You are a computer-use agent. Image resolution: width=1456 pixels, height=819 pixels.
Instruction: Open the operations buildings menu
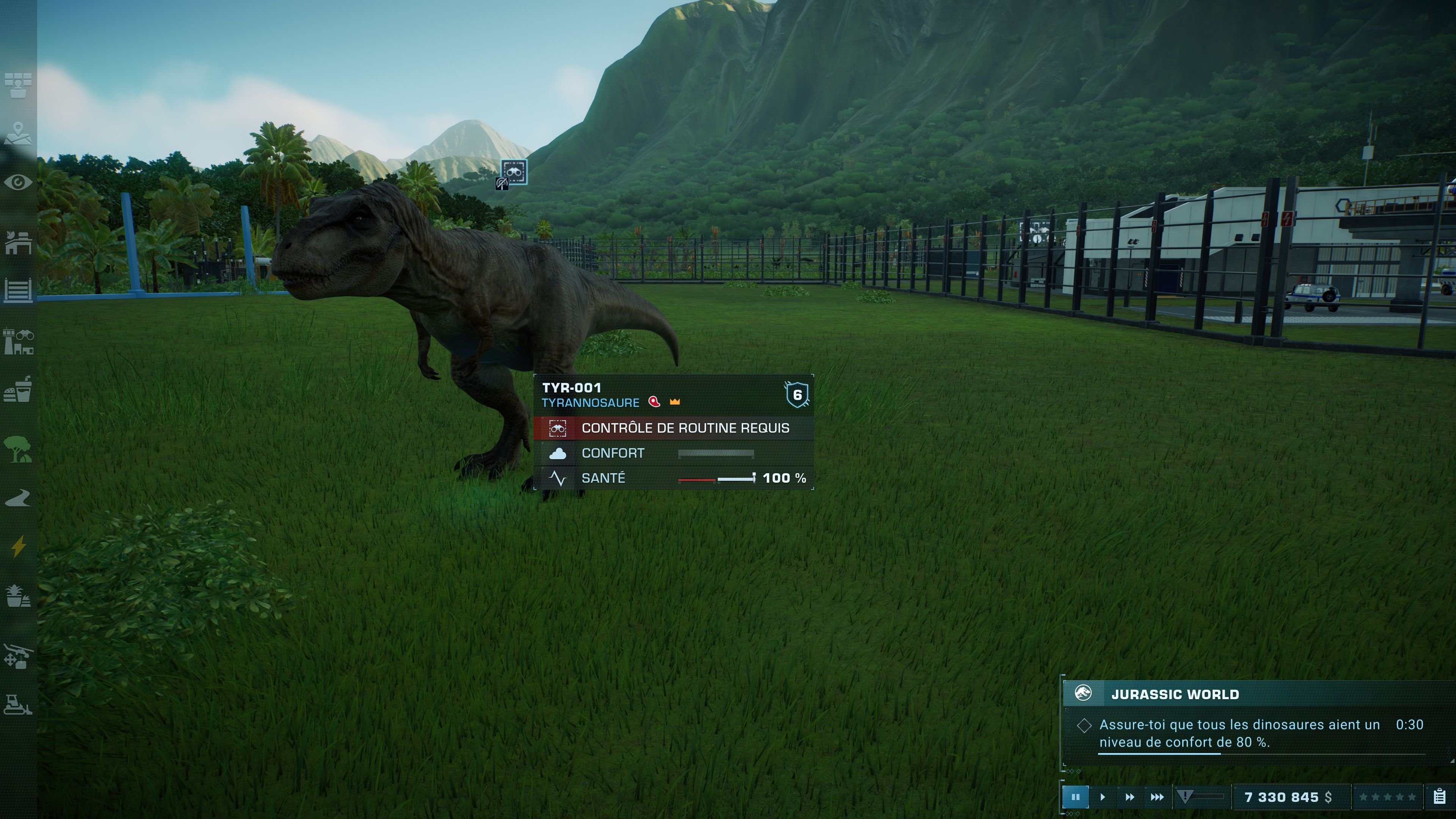tap(18, 242)
